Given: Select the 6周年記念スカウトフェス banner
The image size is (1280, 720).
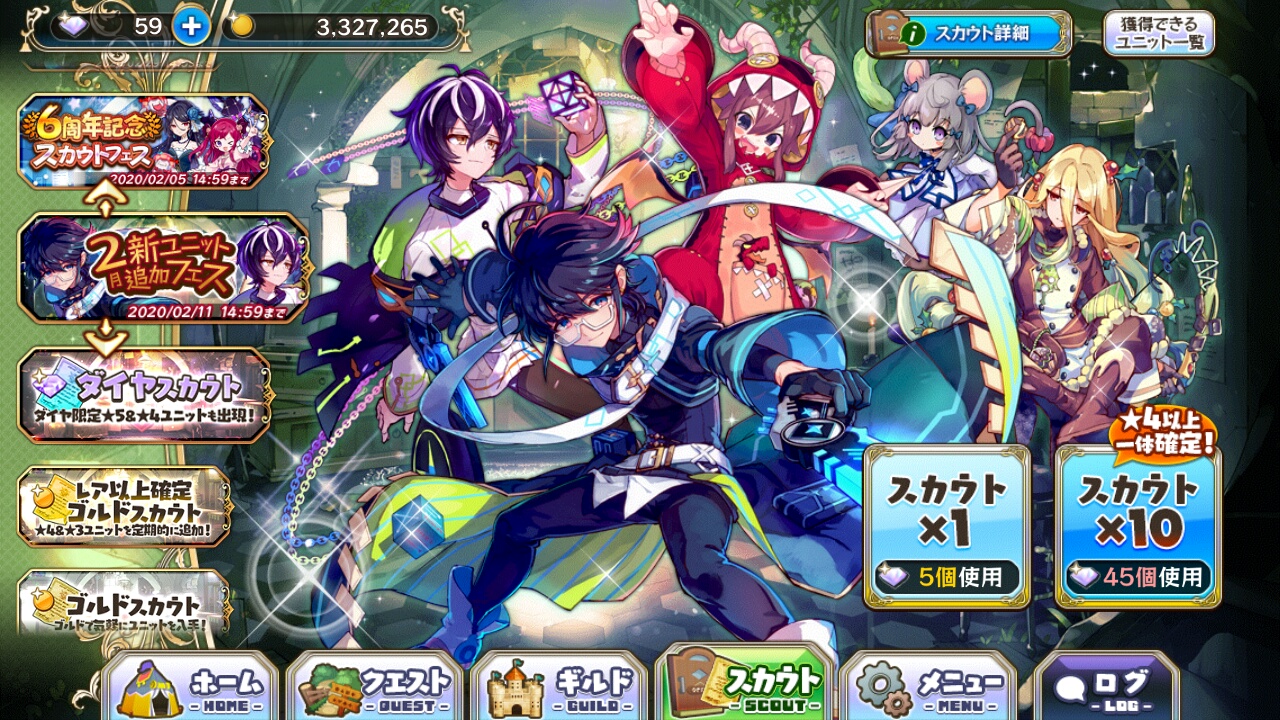Looking at the screenshot, I should (143, 141).
